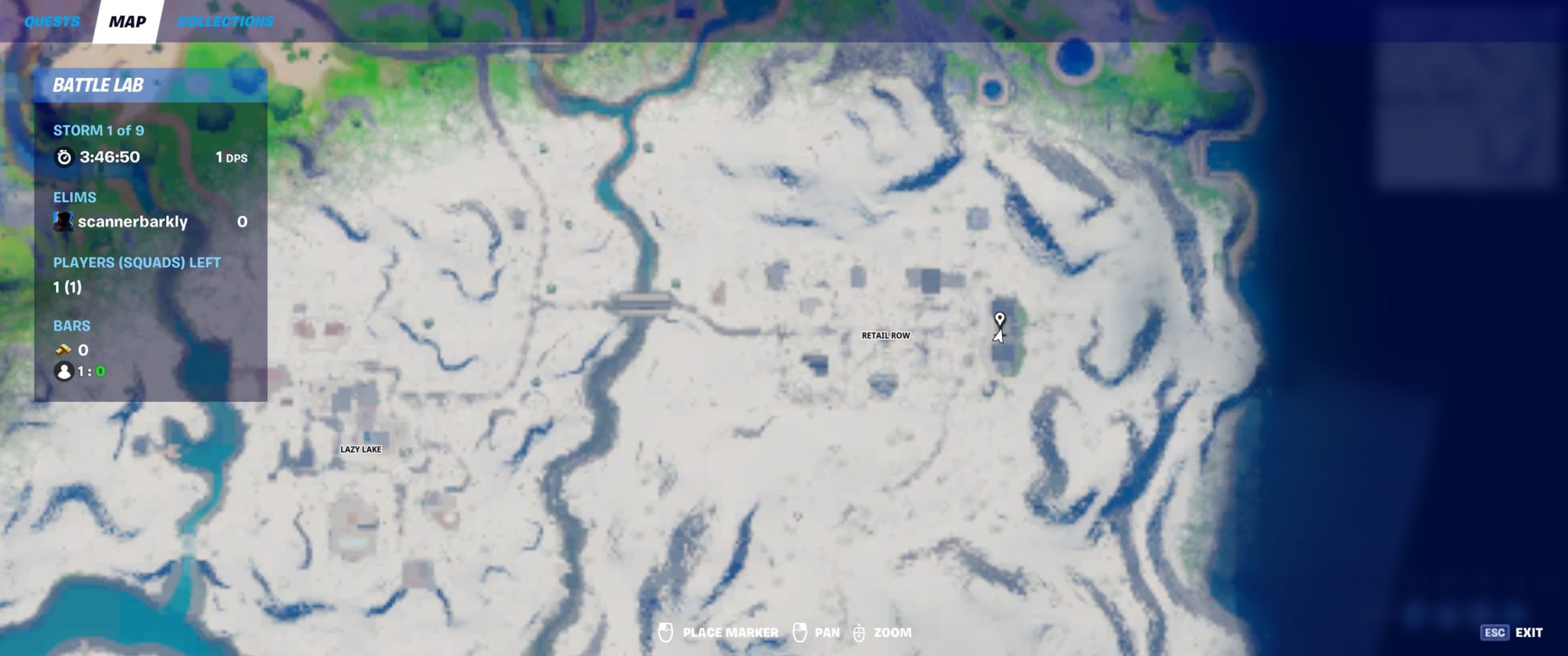This screenshot has height=656, width=1568.
Task: Switch to the QUESTS tab
Action: click(x=51, y=21)
